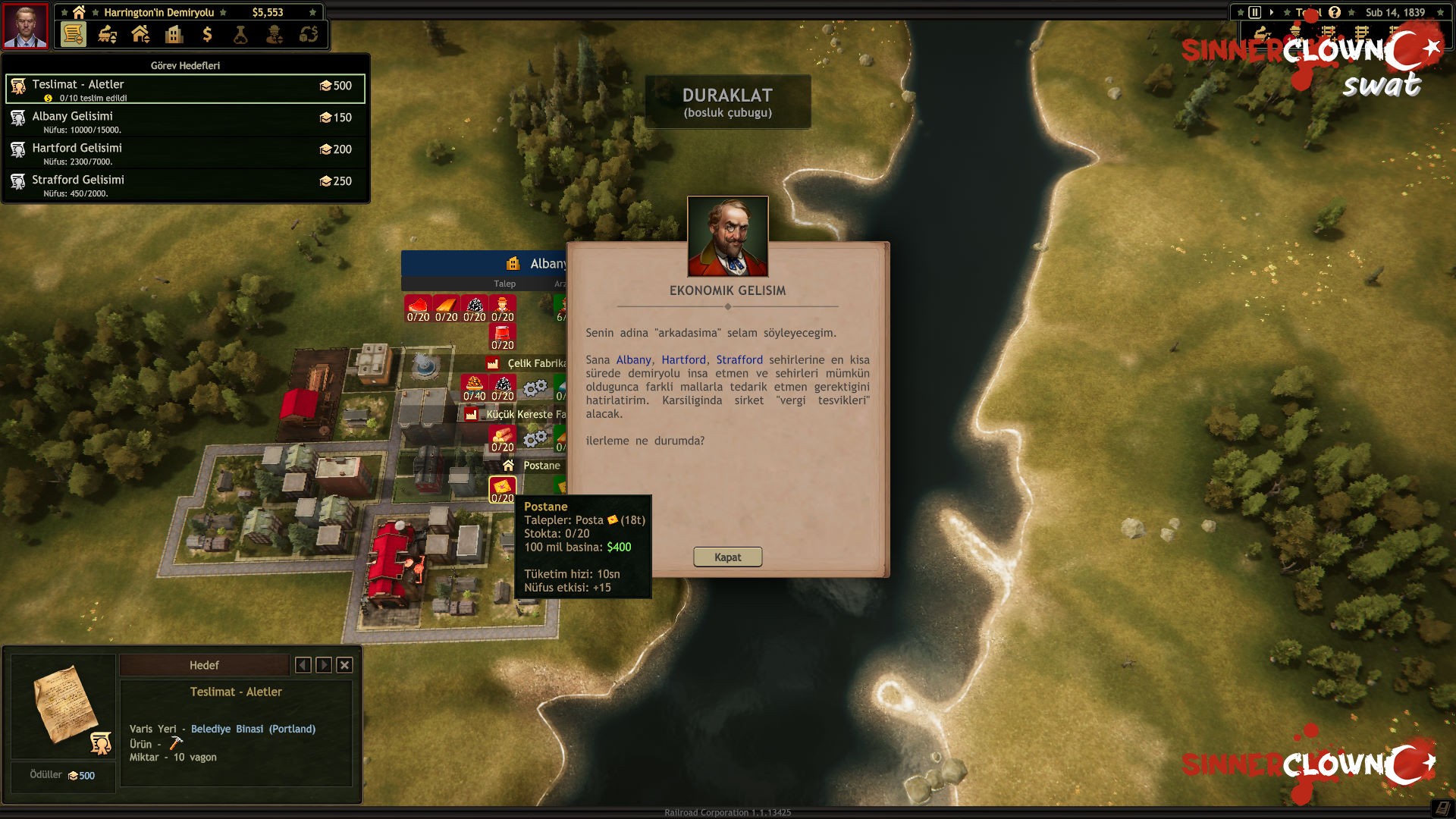Click the Albany link in the dialog
1456x819 pixels.
[633, 360]
